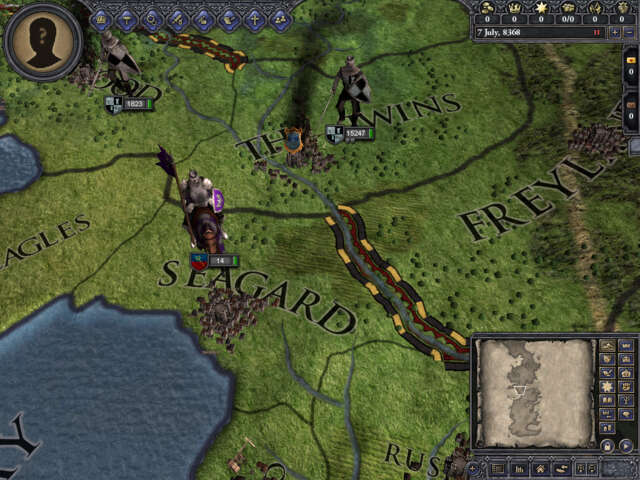Click the house icon in the bottom bar

(x=540, y=468)
